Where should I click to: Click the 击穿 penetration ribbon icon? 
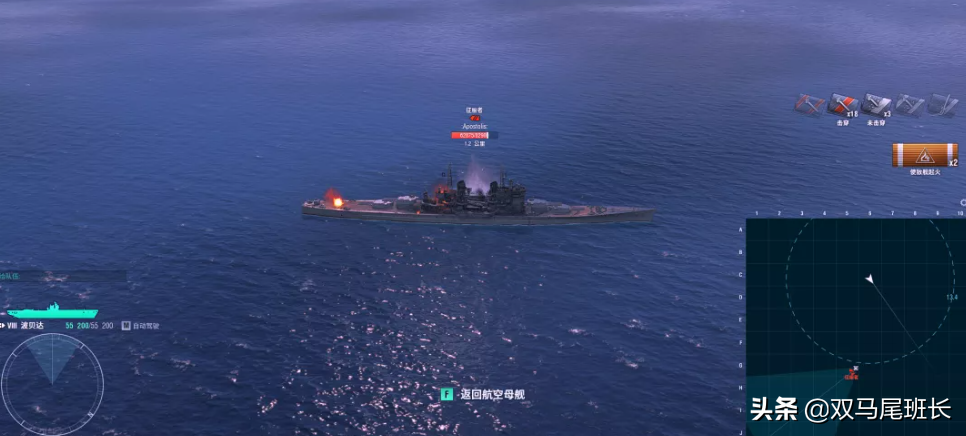[842, 105]
